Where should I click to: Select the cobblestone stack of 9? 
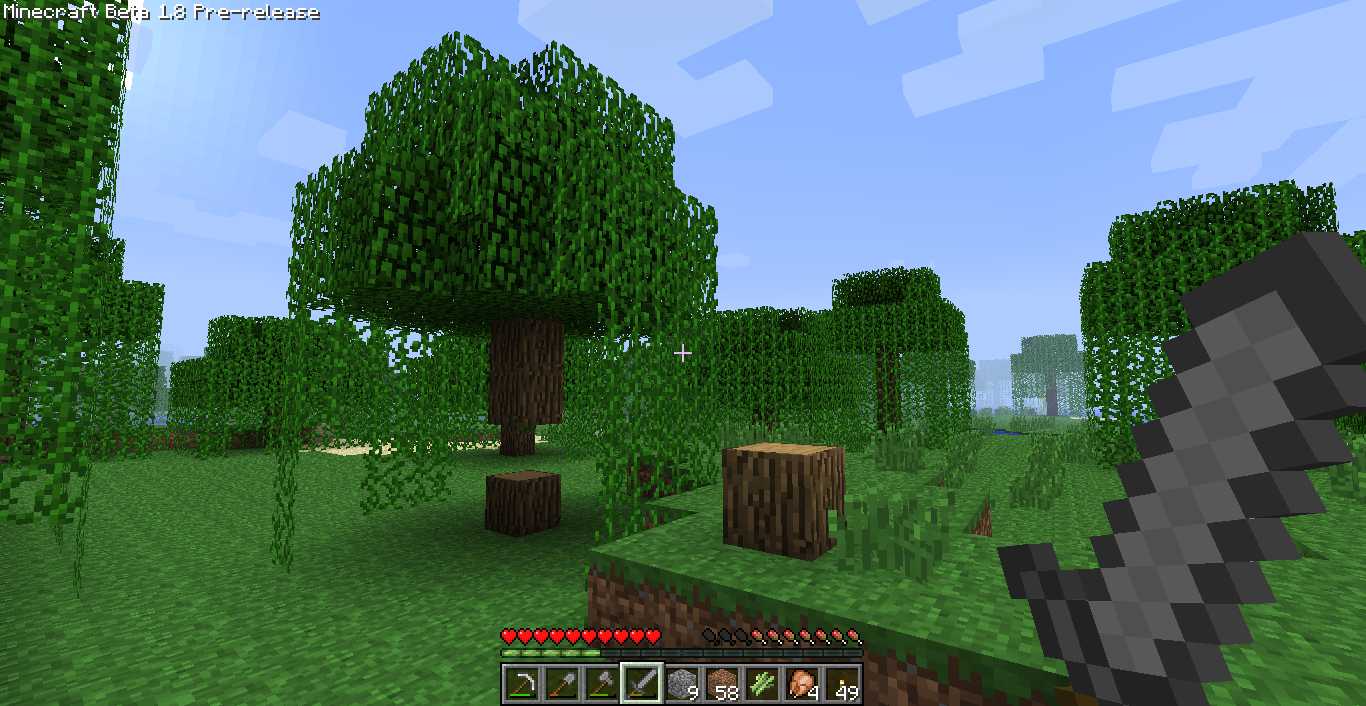coord(681,684)
